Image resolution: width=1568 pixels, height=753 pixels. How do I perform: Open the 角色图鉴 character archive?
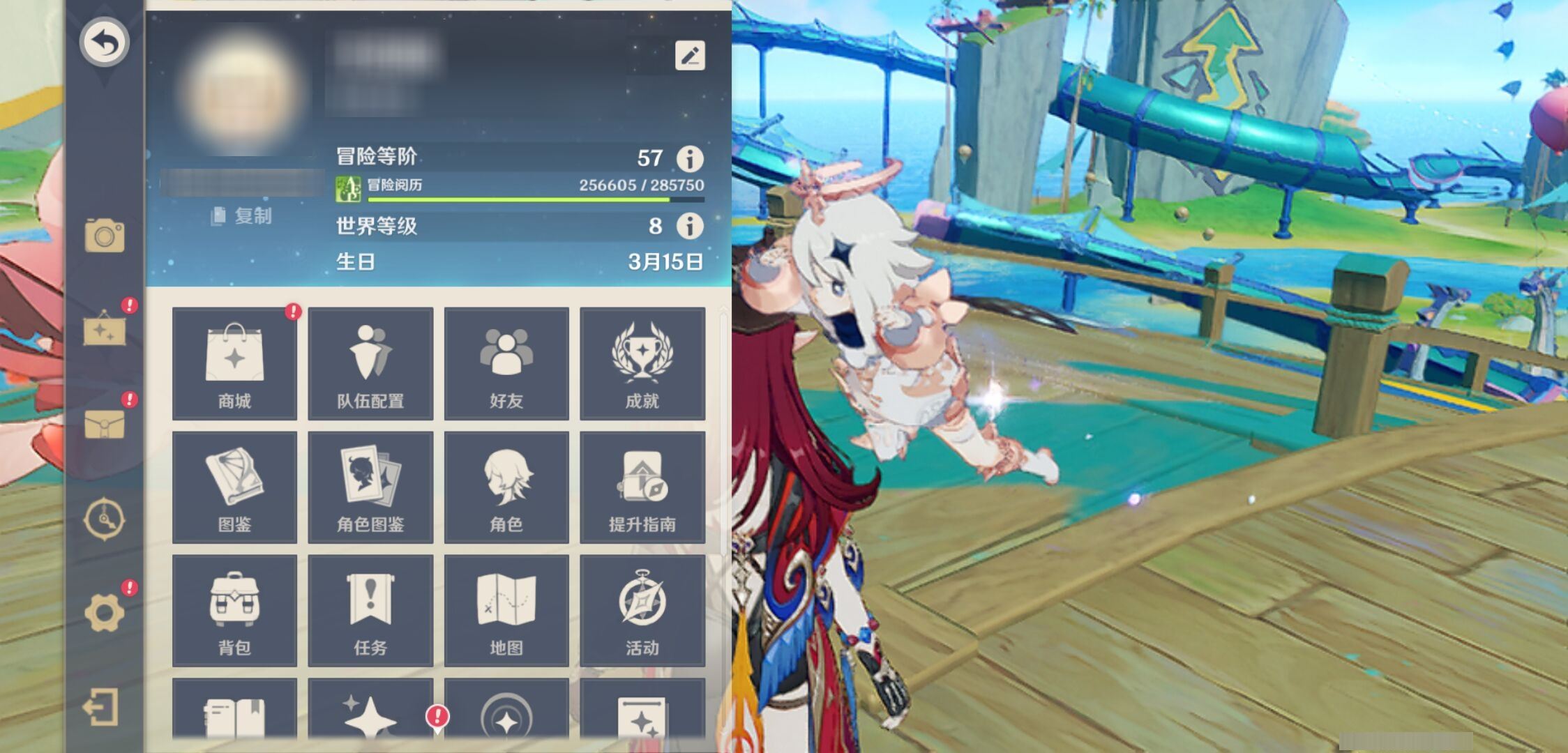[370, 487]
